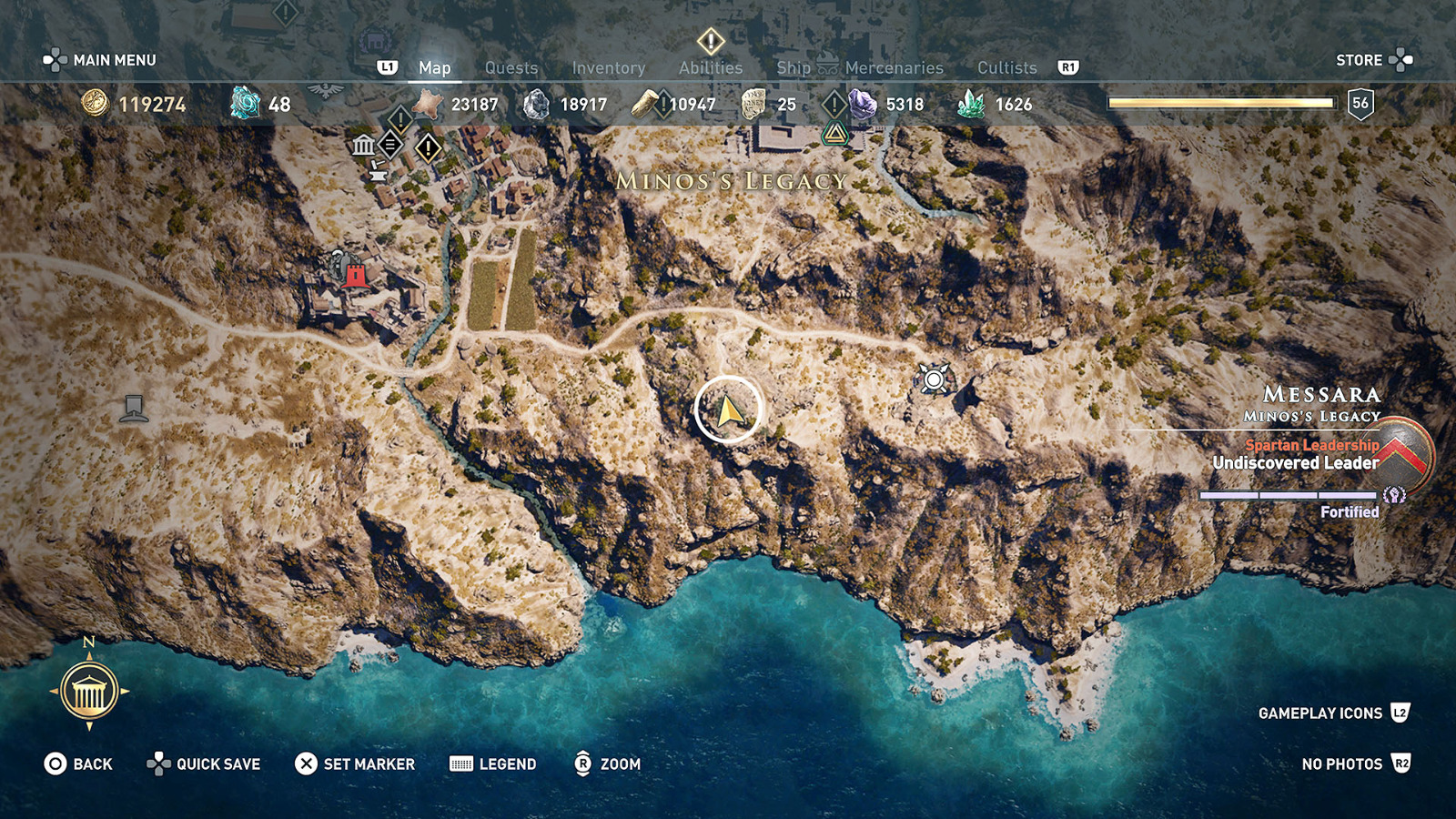The image size is (1456, 819).
Task: Open the L1 tab switcher
Action: 386,66
